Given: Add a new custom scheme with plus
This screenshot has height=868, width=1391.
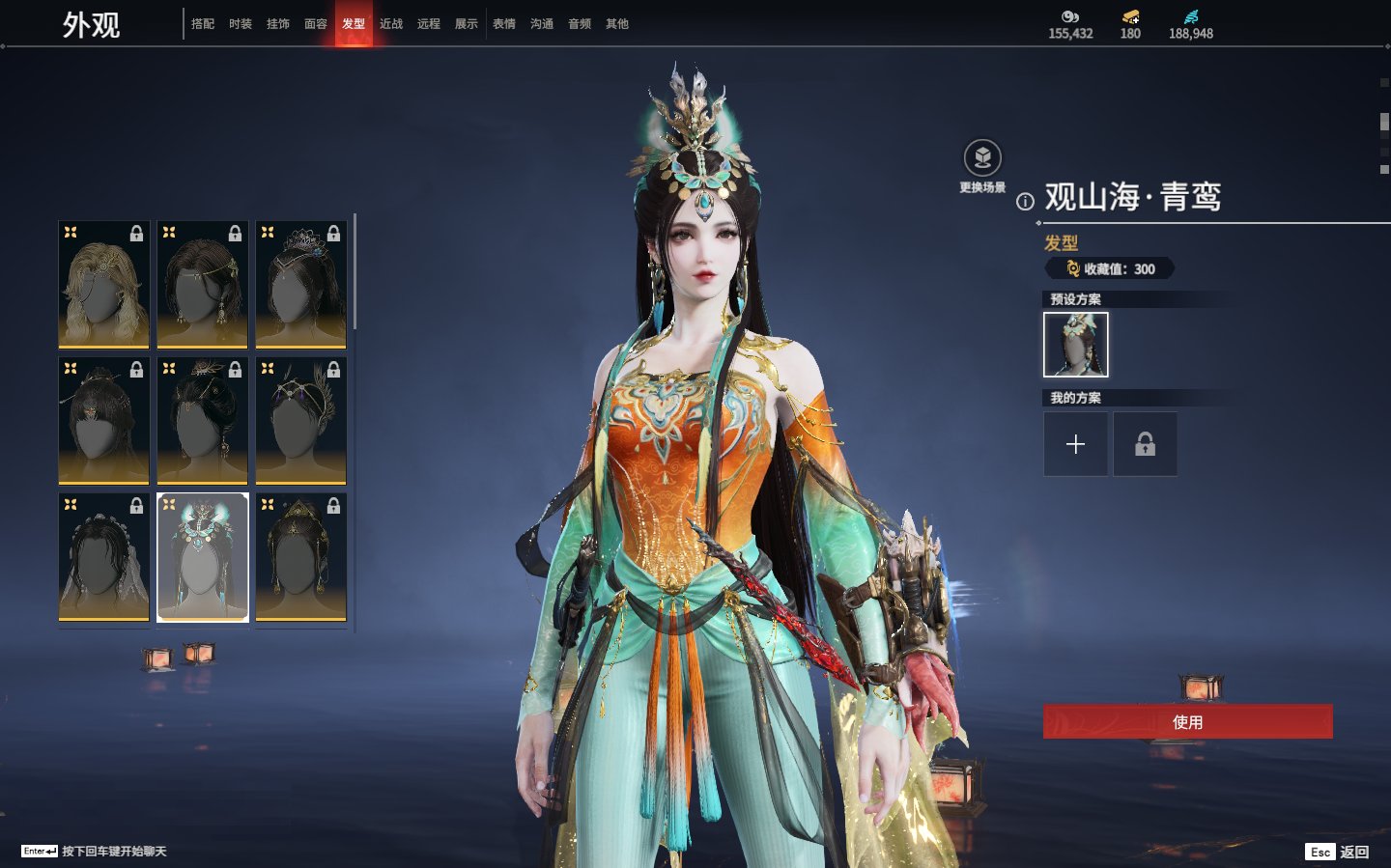Looking at the screenshot, I should click(1076, 444).
